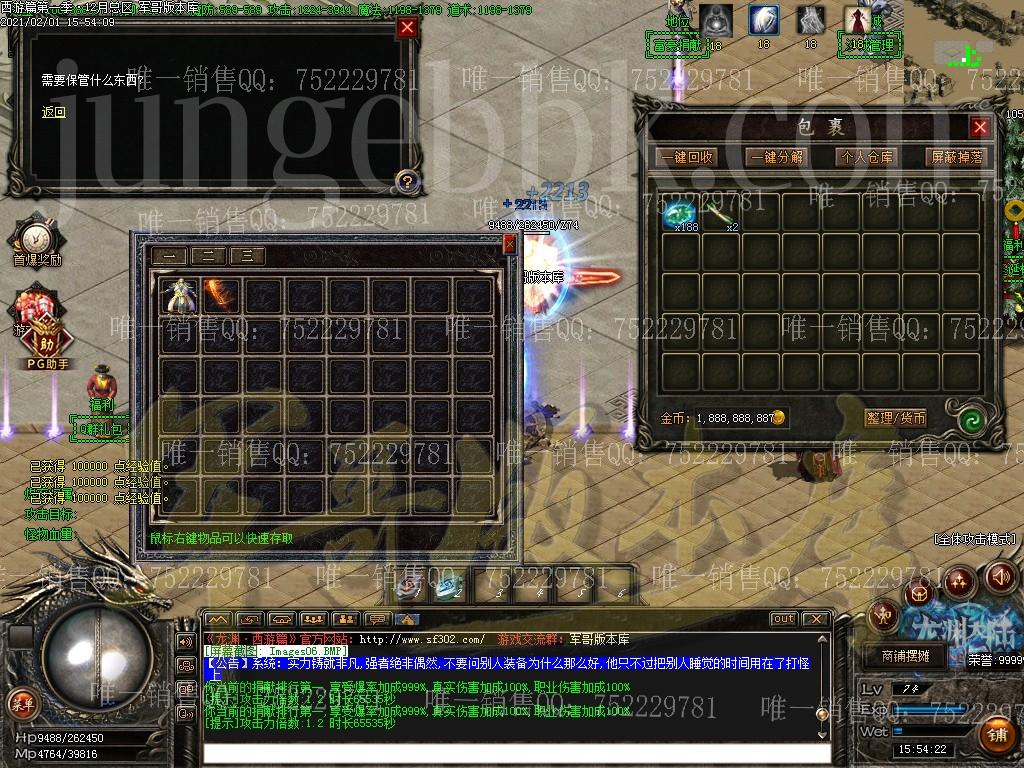This screenshot has height=768, width=1024.
Task: Click the 整理/货币 sort button
Action: (896, 418)
